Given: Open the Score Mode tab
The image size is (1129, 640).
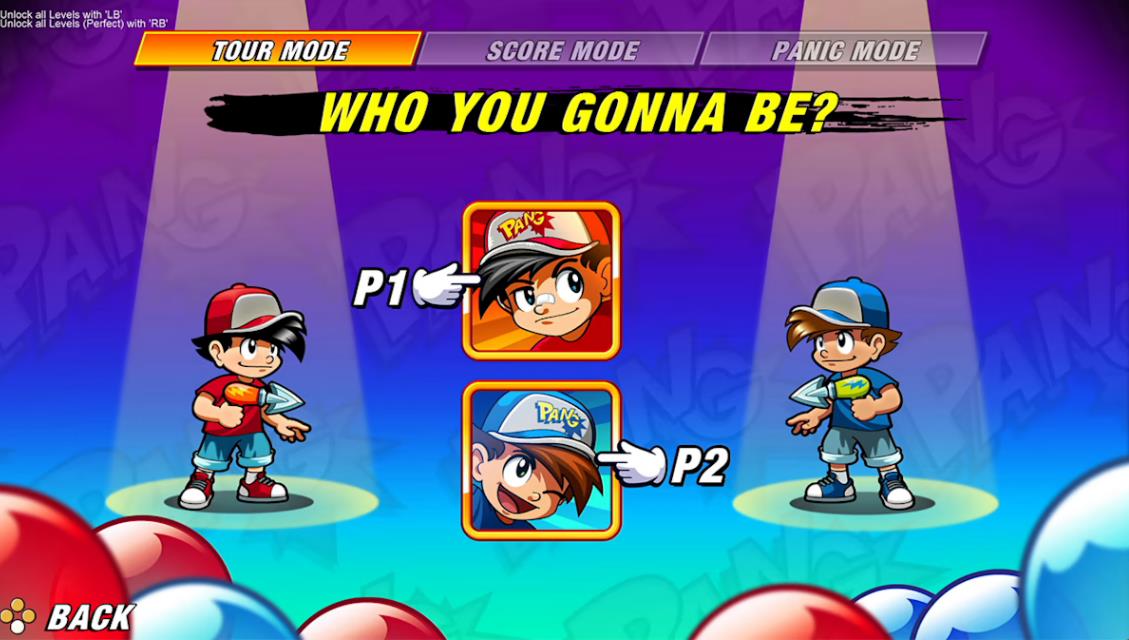Looking at the screenshot, I should pyautogui.click(x=561, y=50).
